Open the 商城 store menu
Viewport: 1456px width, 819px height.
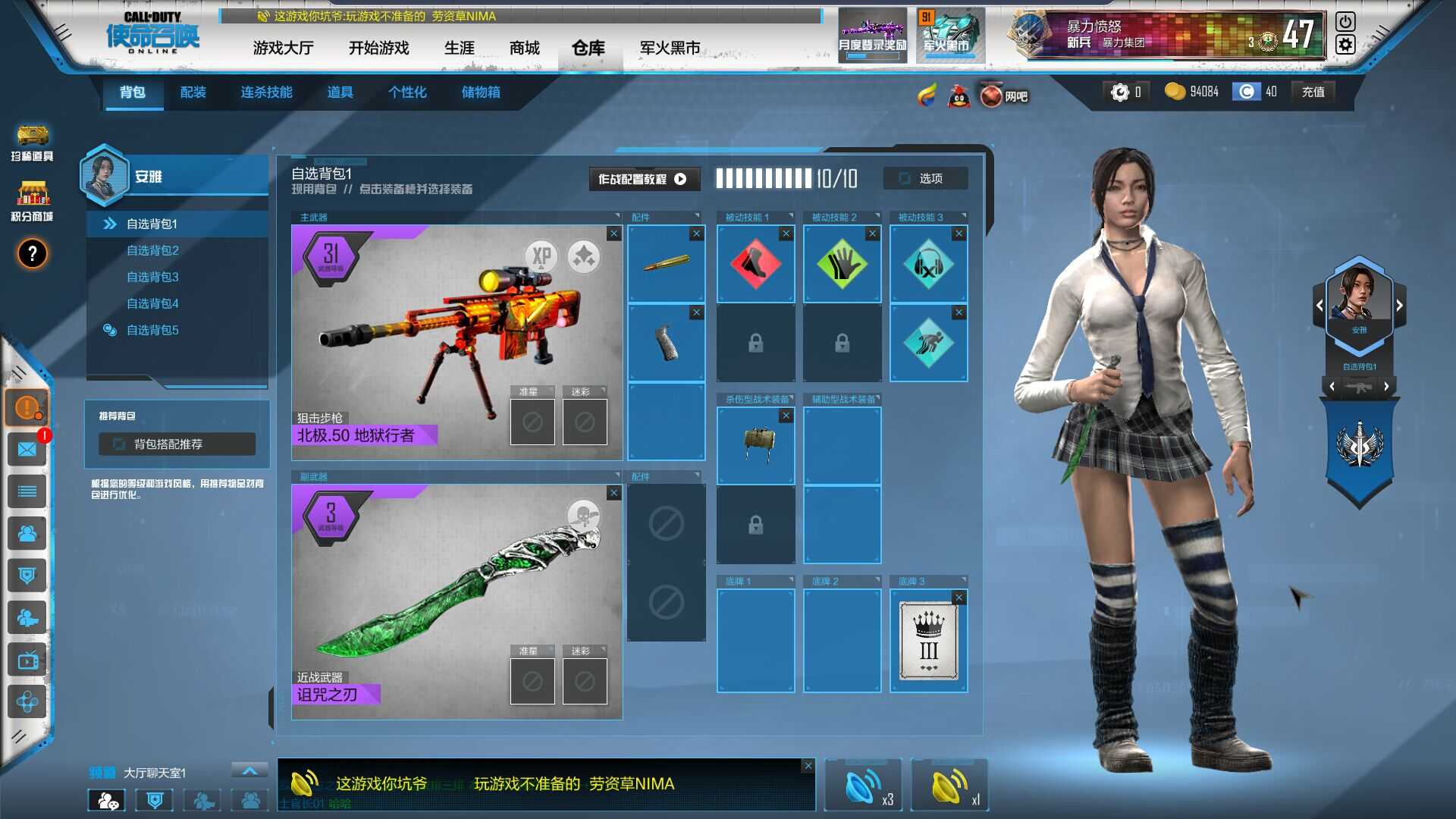click(524, 49)
